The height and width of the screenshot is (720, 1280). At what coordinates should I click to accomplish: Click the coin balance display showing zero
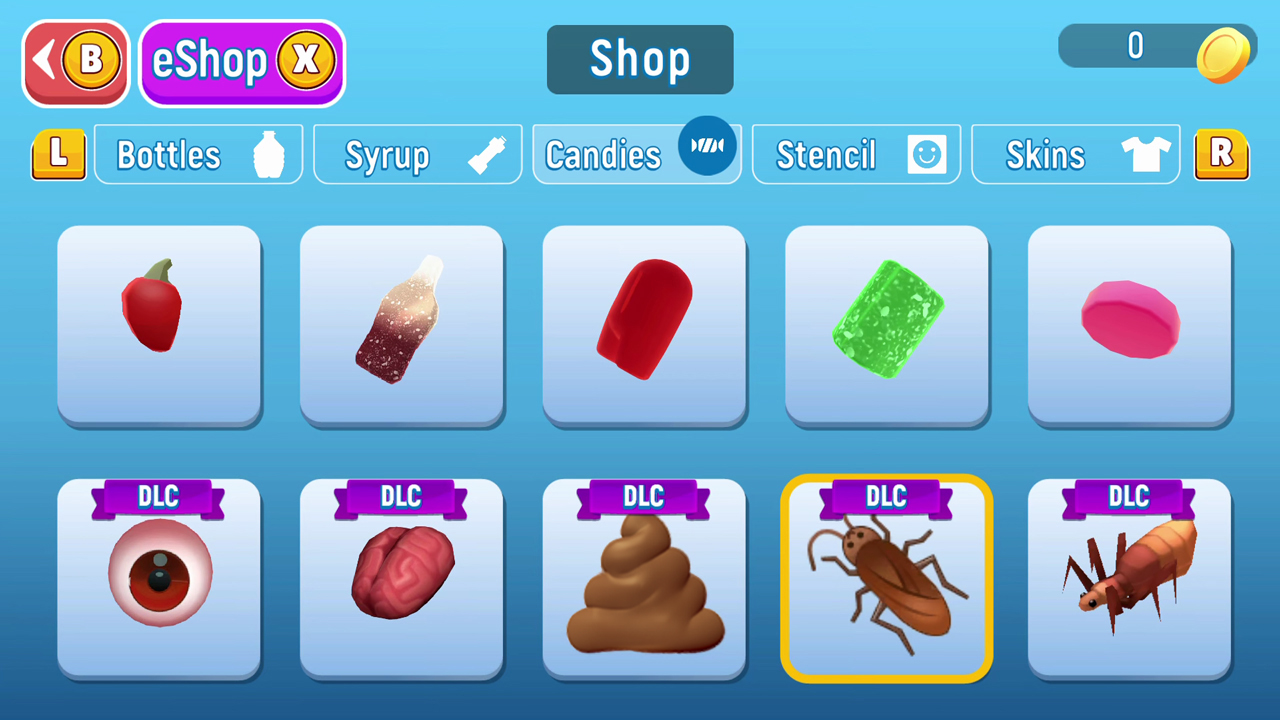1135,47
